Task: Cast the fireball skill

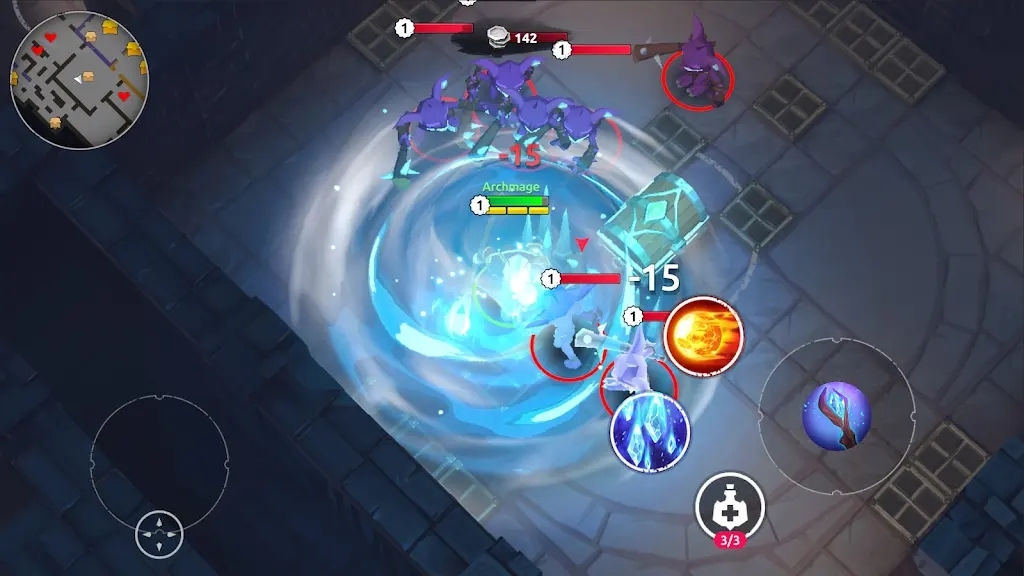Action: 703,334
